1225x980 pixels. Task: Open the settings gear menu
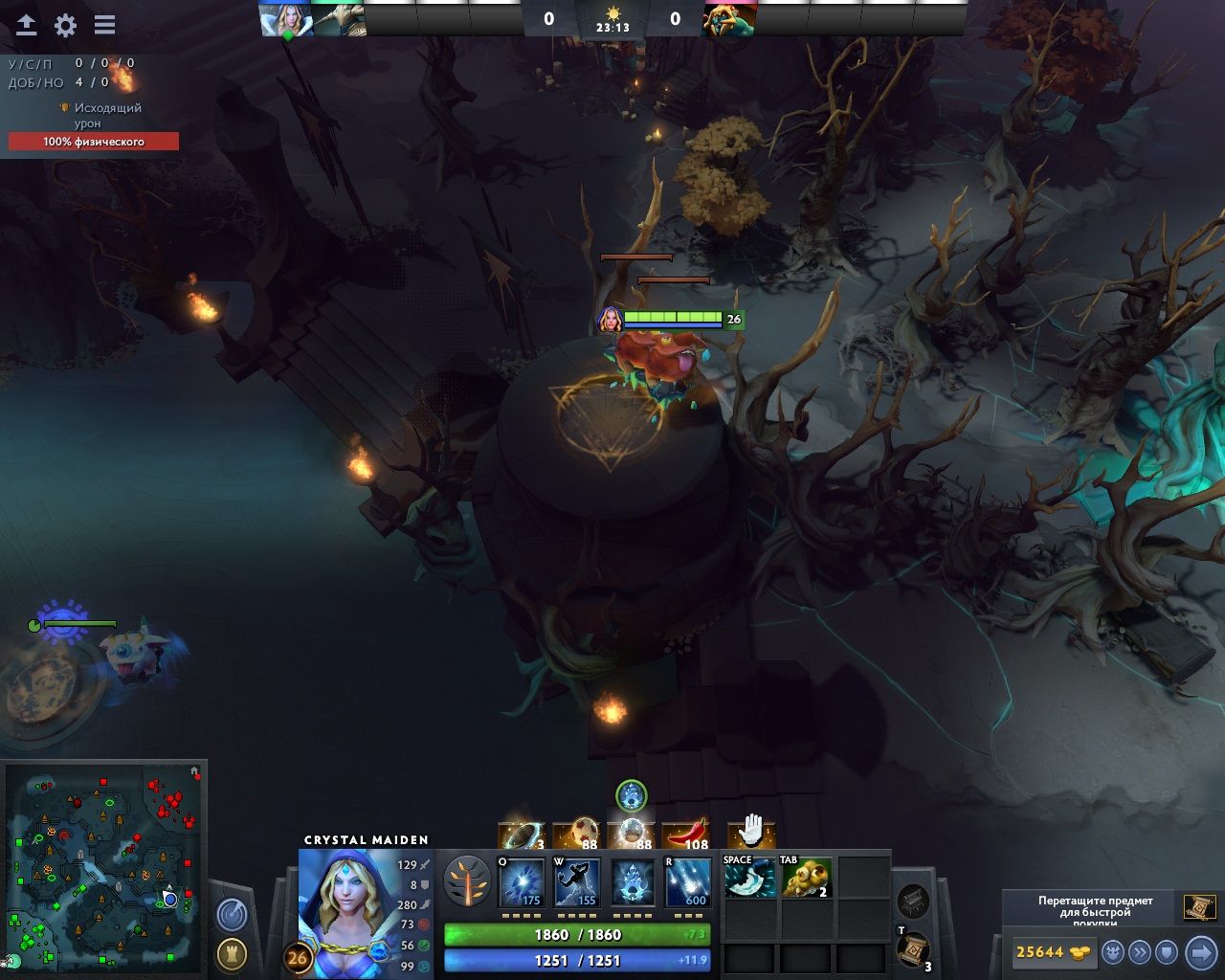(x=65, y=25)
